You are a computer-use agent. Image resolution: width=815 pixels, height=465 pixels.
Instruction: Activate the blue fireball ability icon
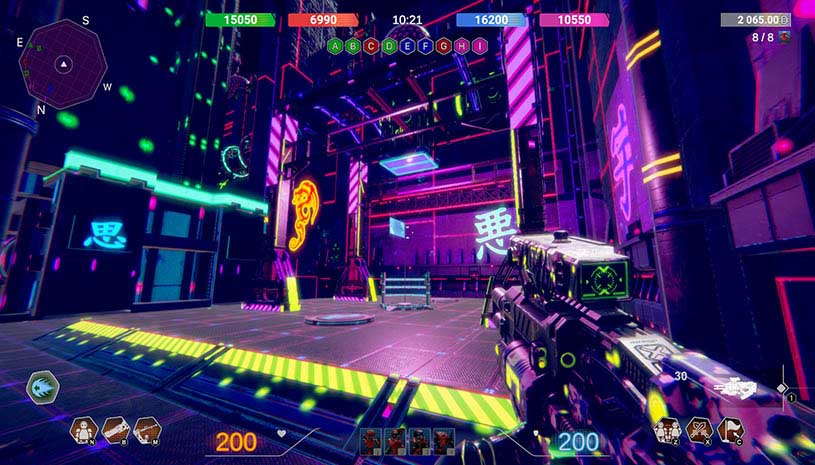pos(43,387)
